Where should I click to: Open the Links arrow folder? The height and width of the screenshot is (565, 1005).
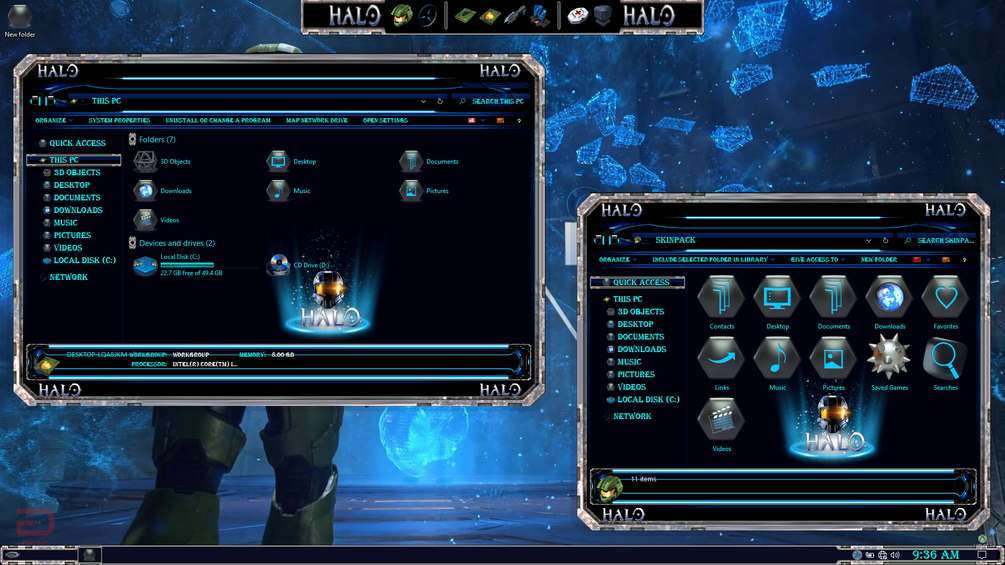tap(721, 361)
